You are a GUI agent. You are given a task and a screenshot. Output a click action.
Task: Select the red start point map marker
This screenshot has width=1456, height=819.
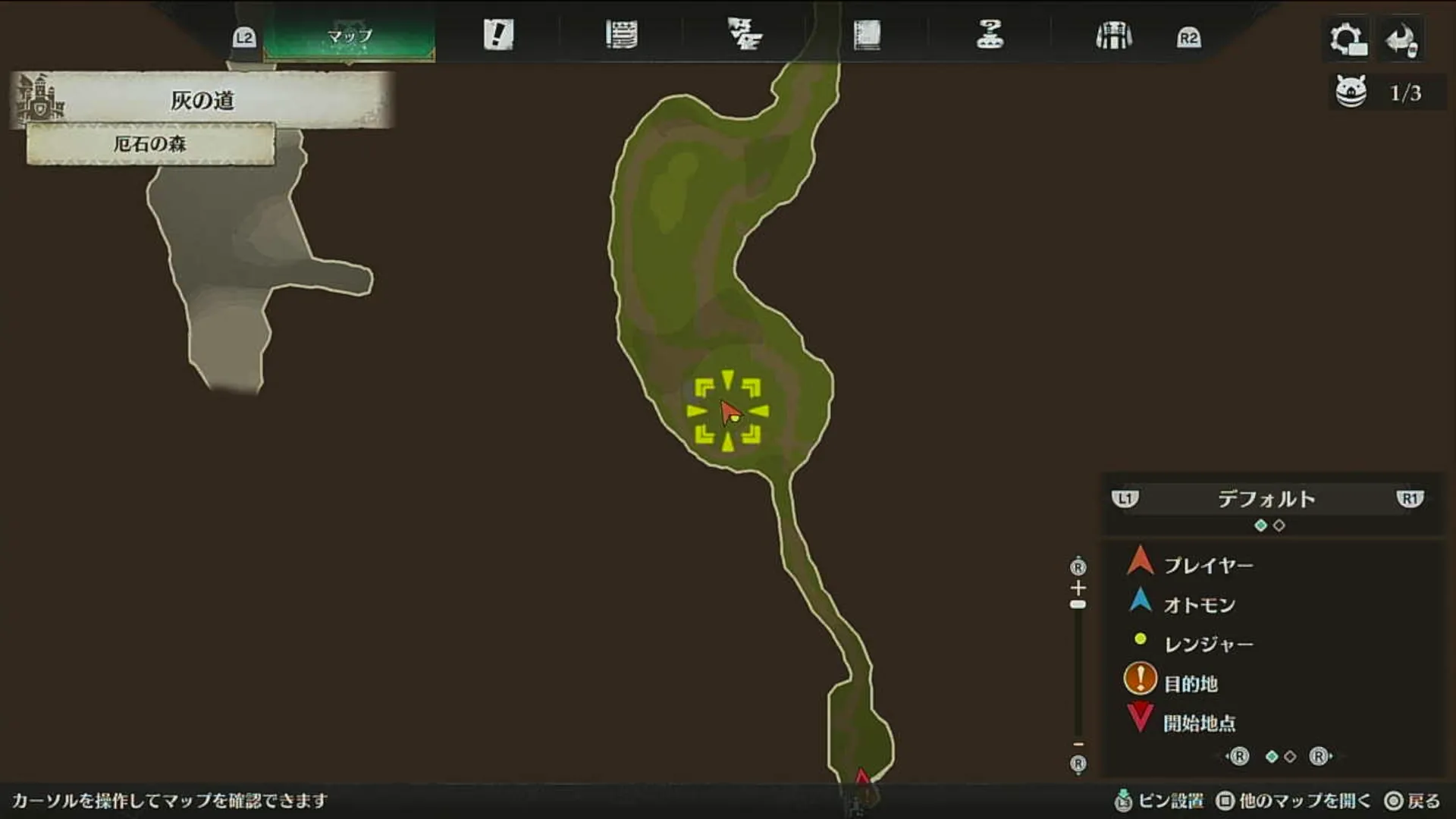coord(861,779)
